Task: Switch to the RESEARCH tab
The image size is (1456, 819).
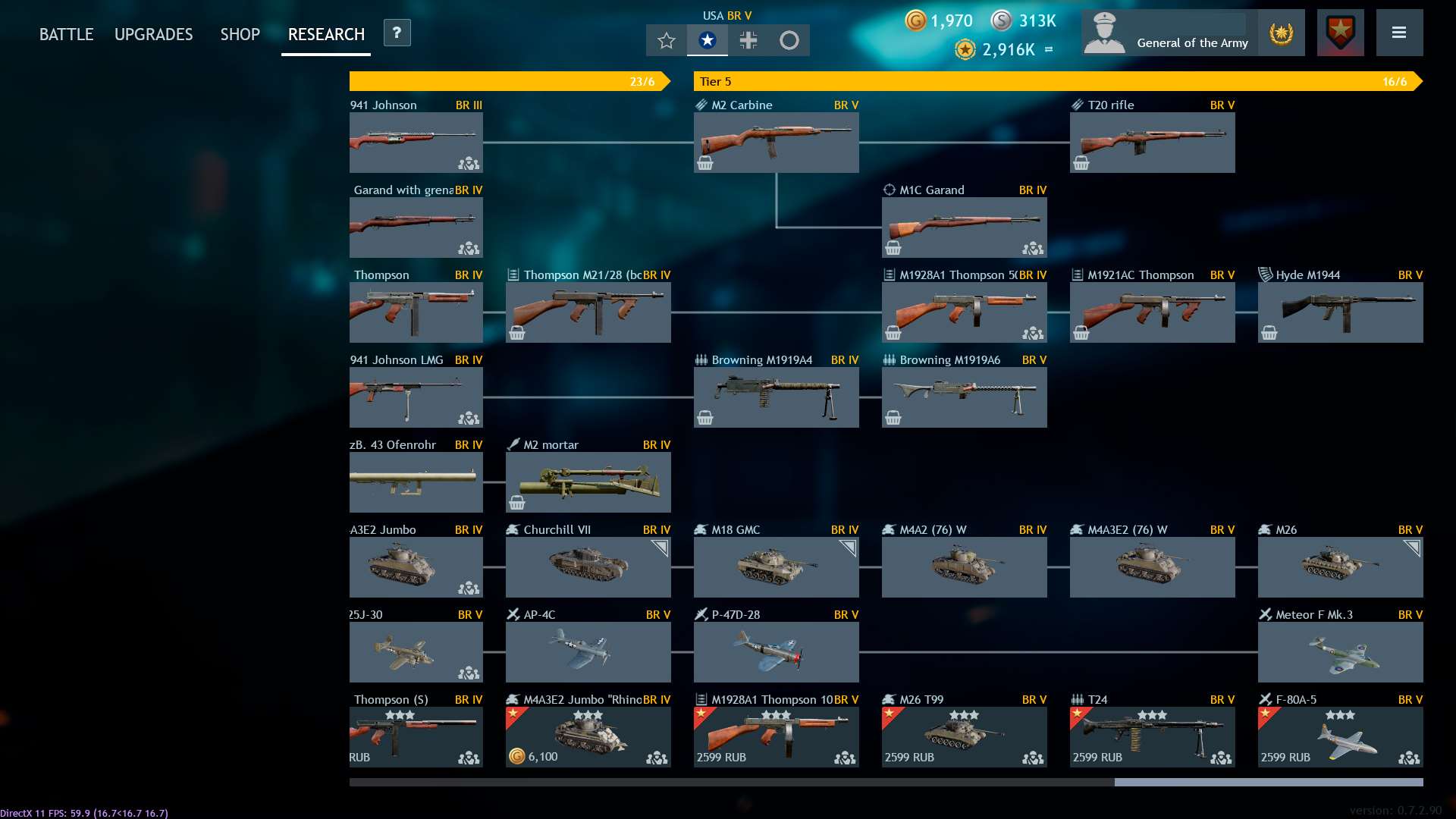Action: [x=325, y=34]
